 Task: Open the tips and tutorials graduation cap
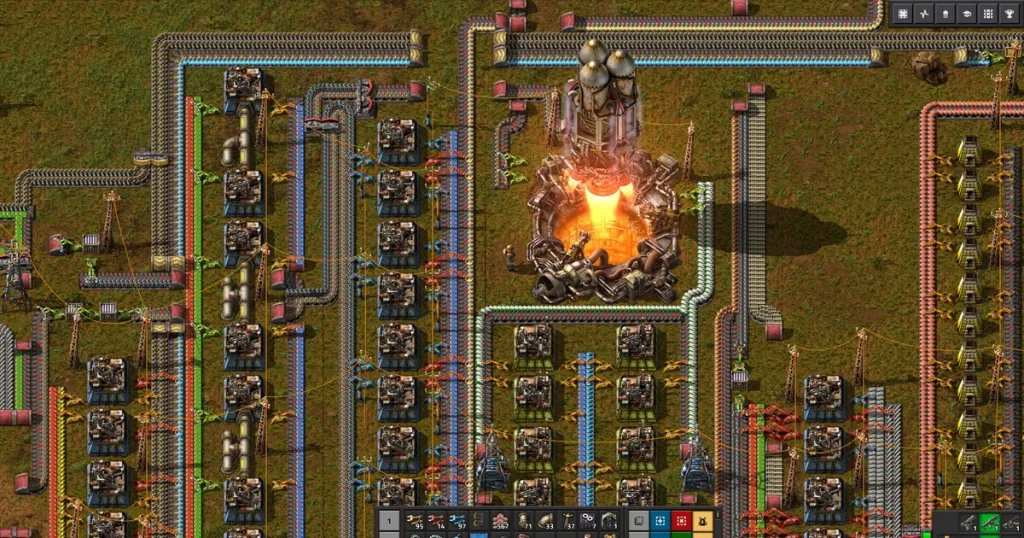[x=967, y=13]
